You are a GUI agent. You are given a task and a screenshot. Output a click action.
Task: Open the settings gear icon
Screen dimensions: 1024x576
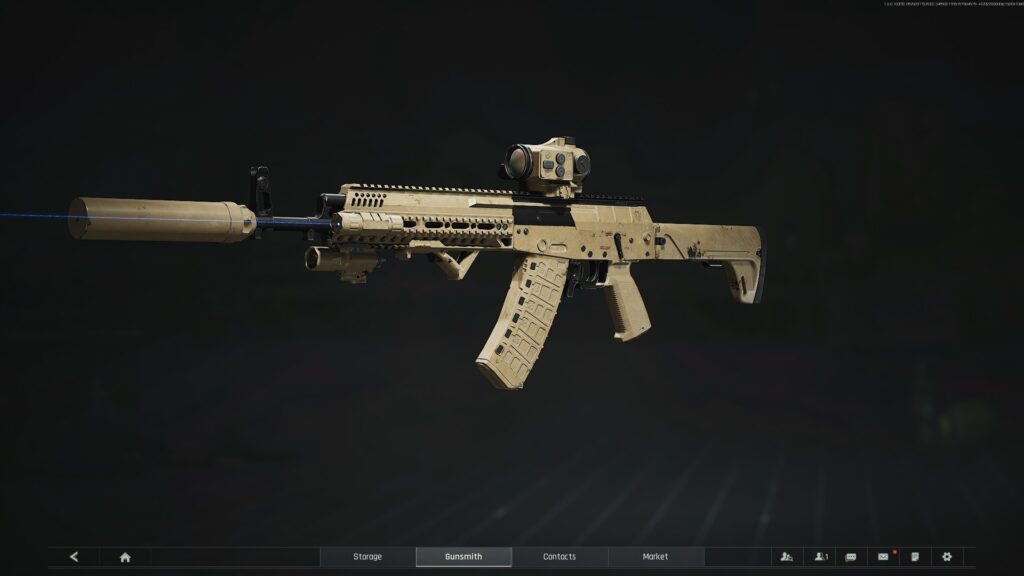(x=947, y=557)
